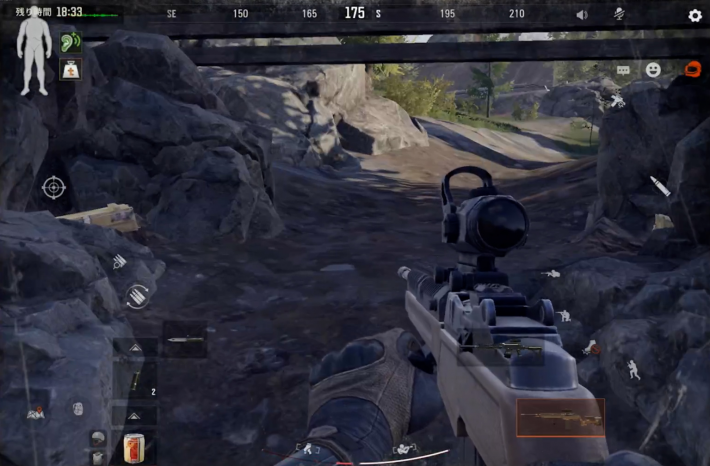This screenshot has height=466, width=710.
Task: Select the highlighted orange rifle weapon slot
Action: (560, 418)
